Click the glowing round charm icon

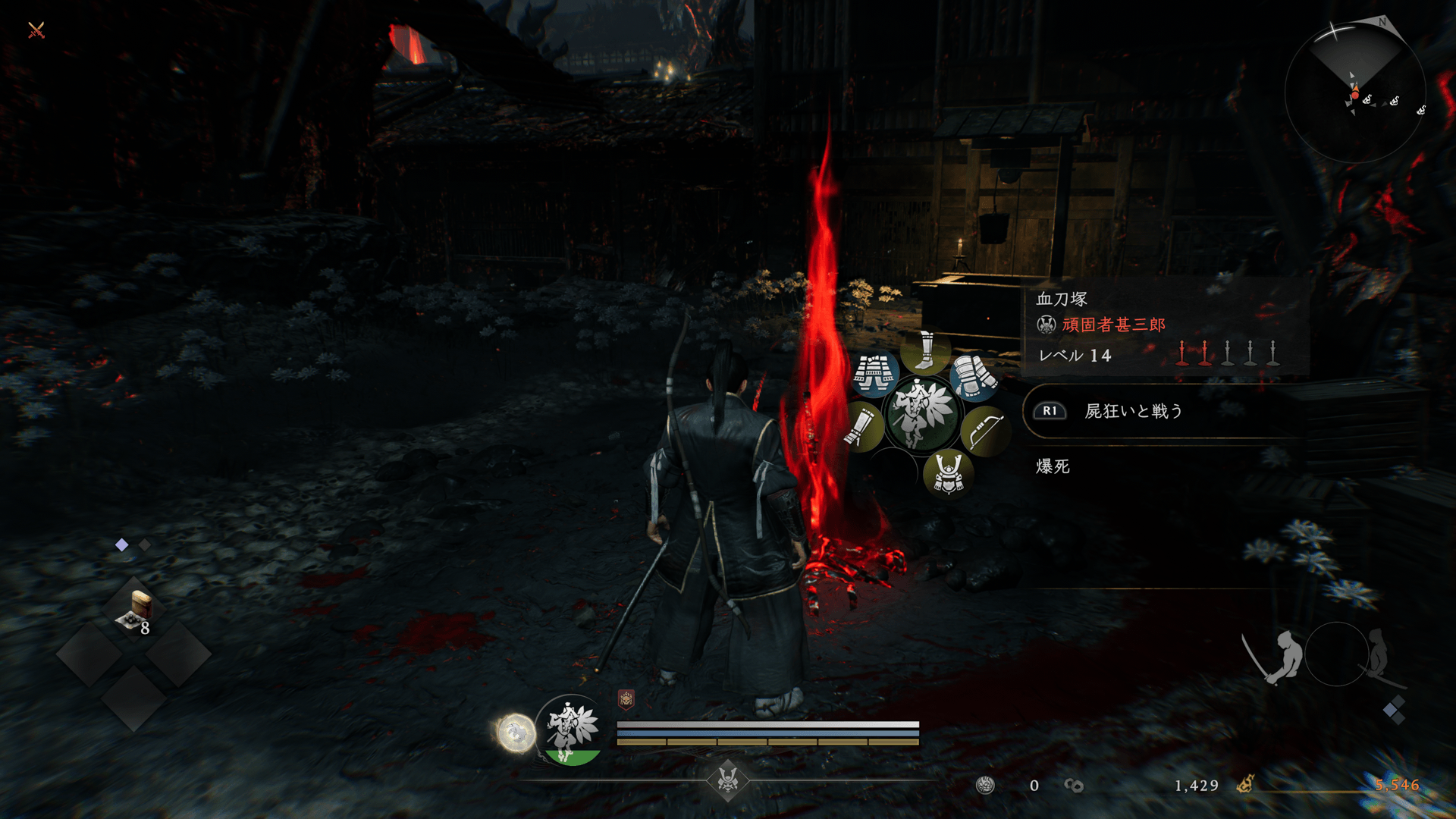(516, 733)
